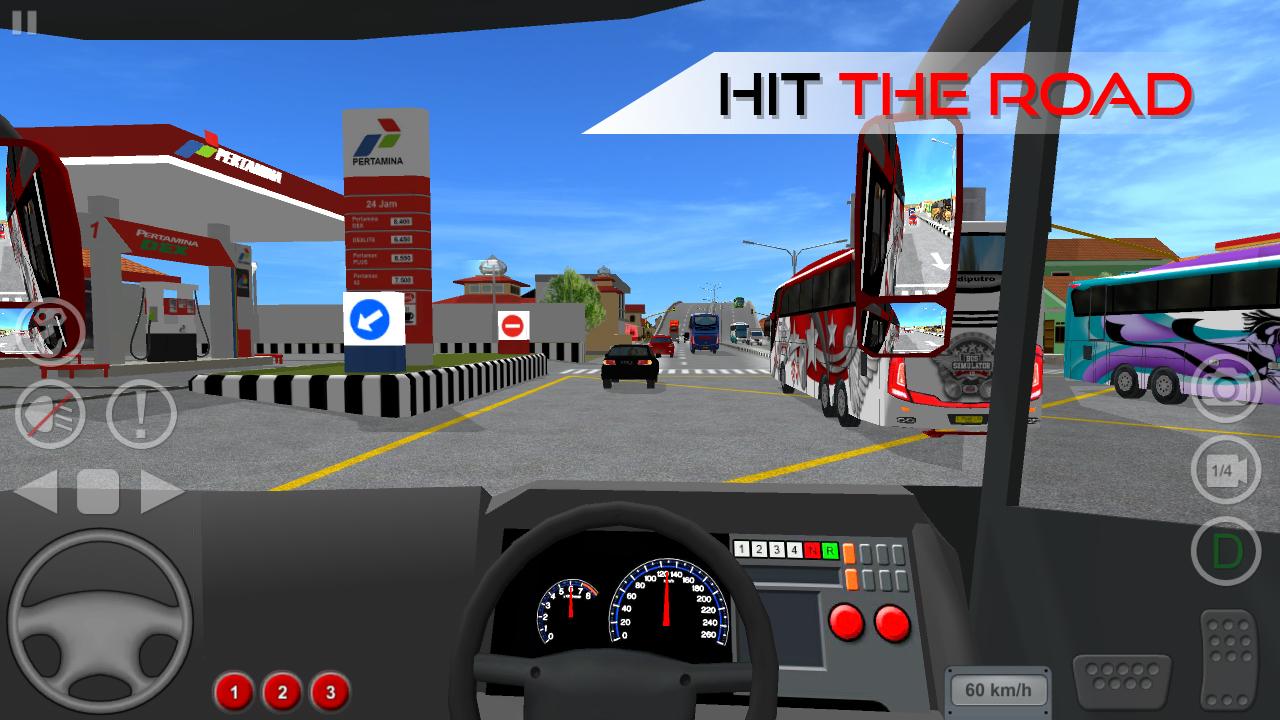The image size is (1280, 720).
Task: Select gear 1 on the gear strip
Action: (741, 549)
